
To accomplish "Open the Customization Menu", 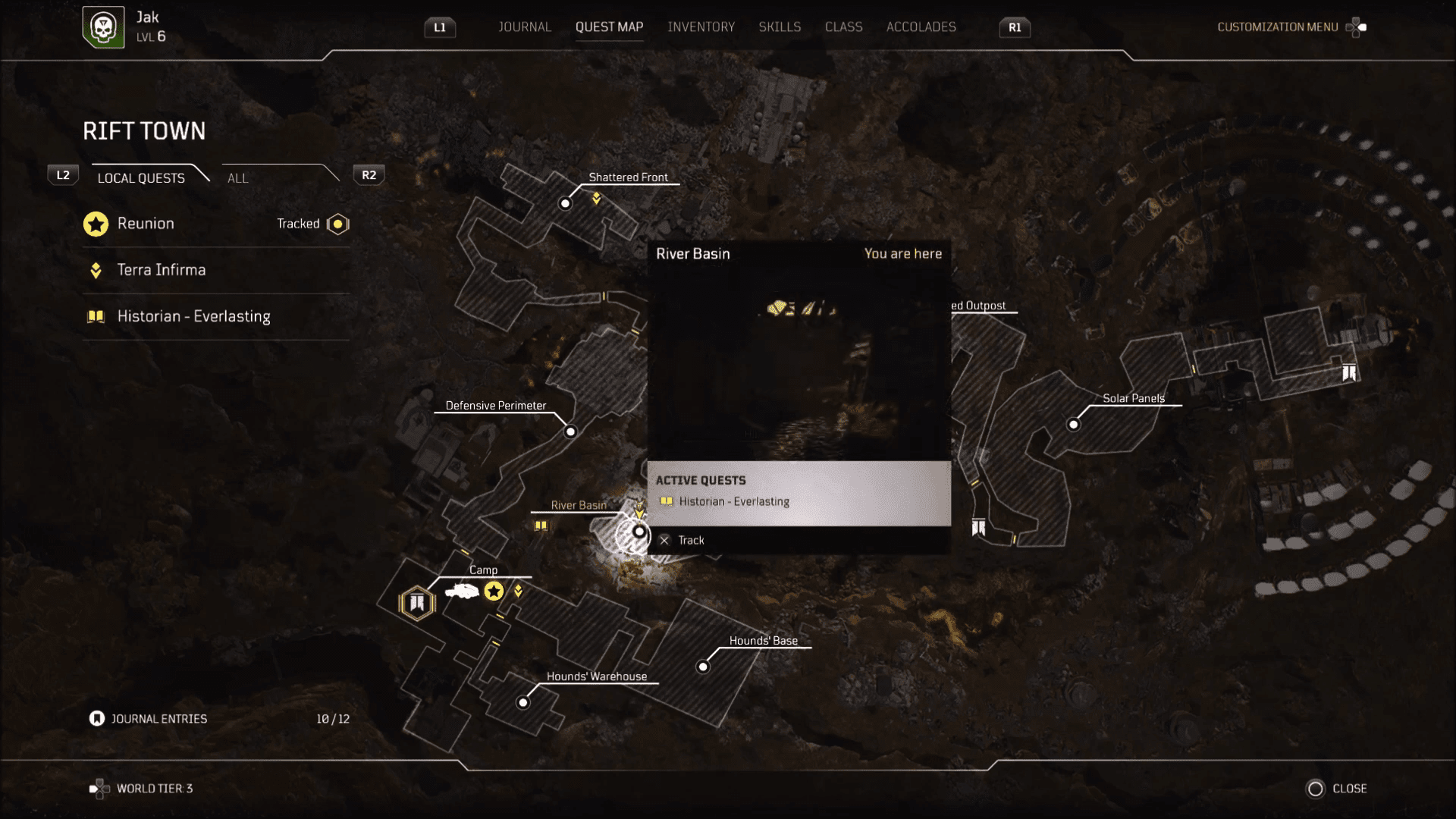I will (x=1277, y=27).
